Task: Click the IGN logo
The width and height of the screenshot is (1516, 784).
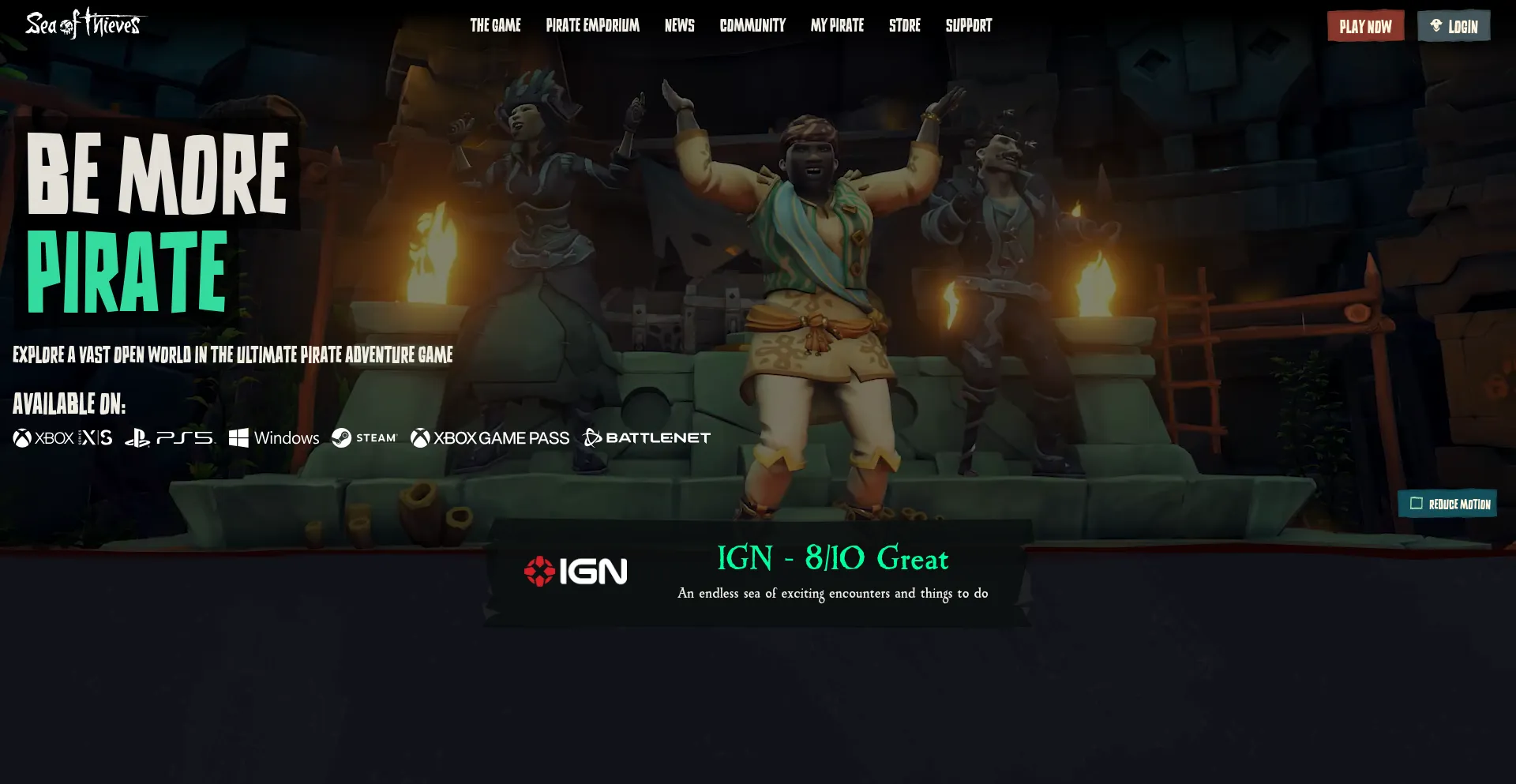Action: 576,570
